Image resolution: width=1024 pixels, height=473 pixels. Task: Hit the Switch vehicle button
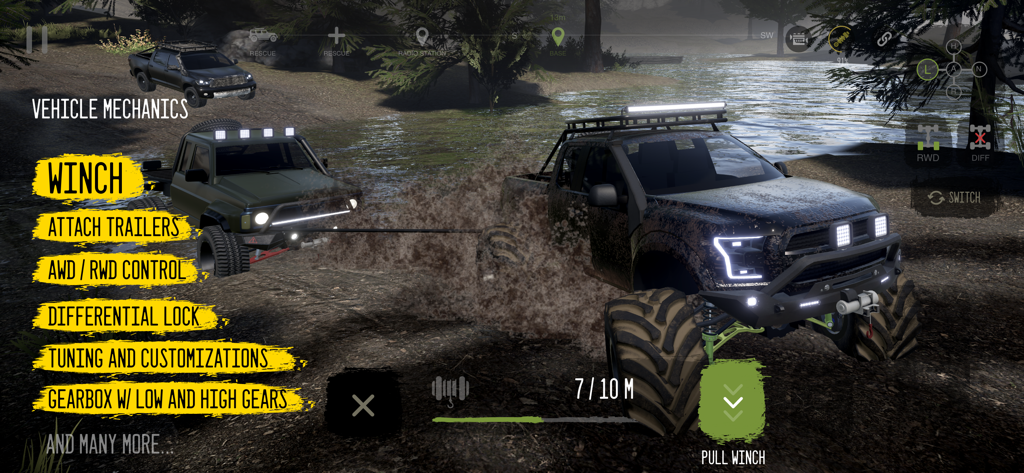(x=953, y=198)
